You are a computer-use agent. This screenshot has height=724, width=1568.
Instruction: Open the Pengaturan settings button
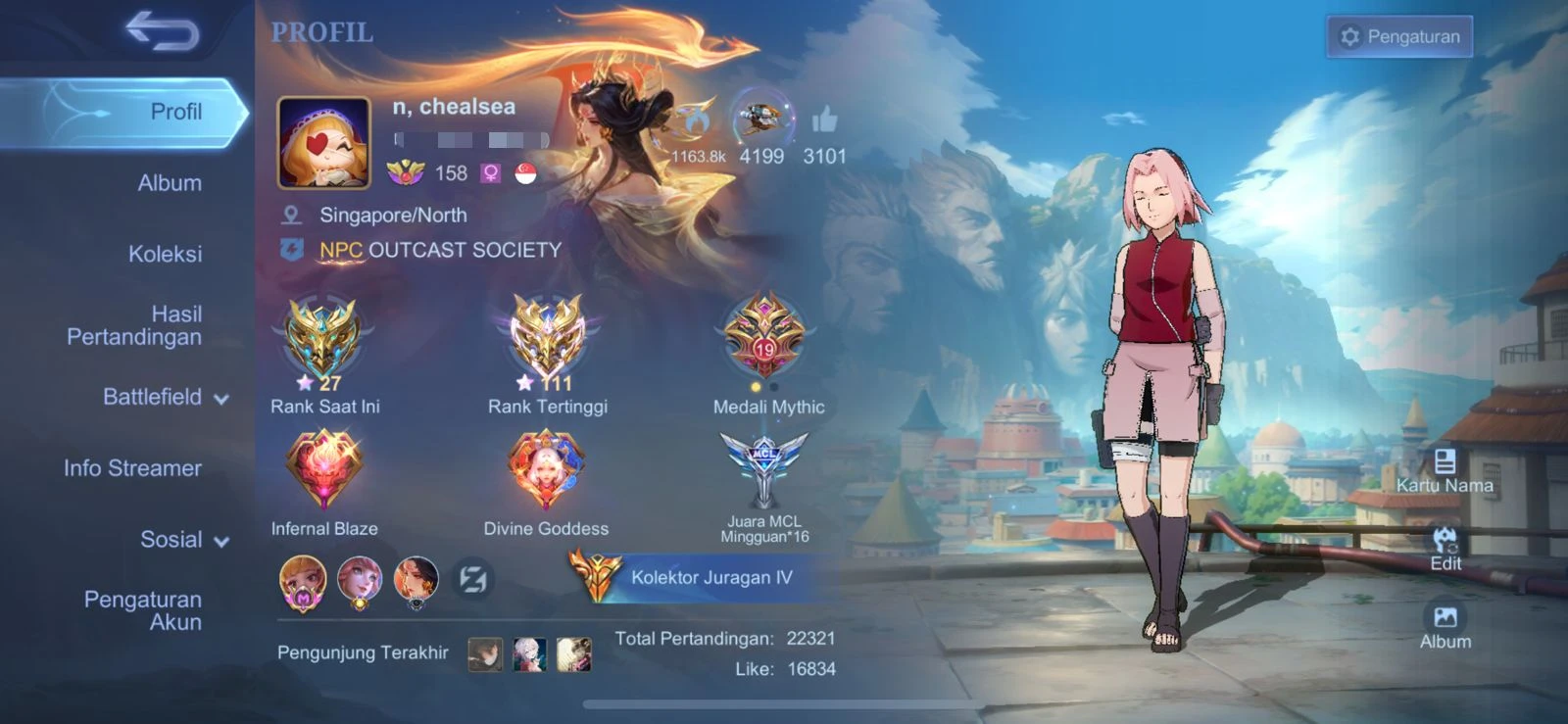(x=1398, y=37)
